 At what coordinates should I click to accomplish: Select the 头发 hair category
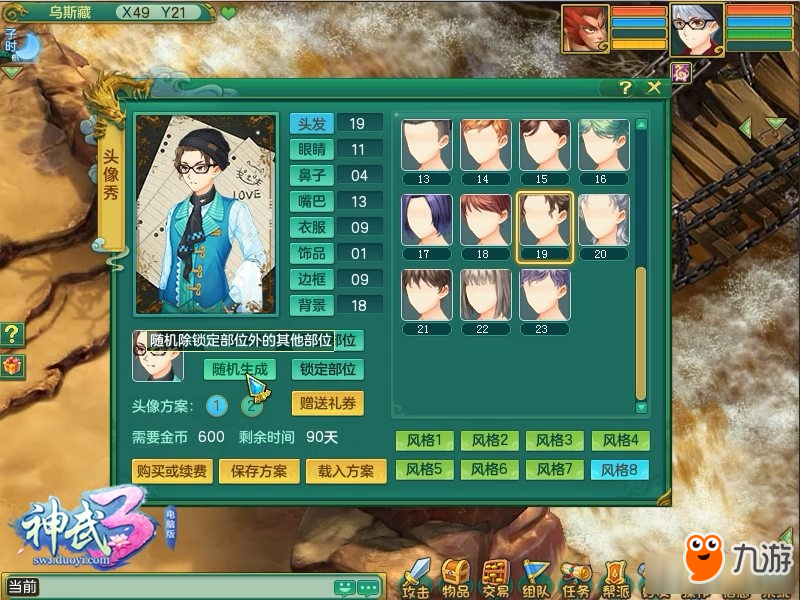tap(311, 123)
